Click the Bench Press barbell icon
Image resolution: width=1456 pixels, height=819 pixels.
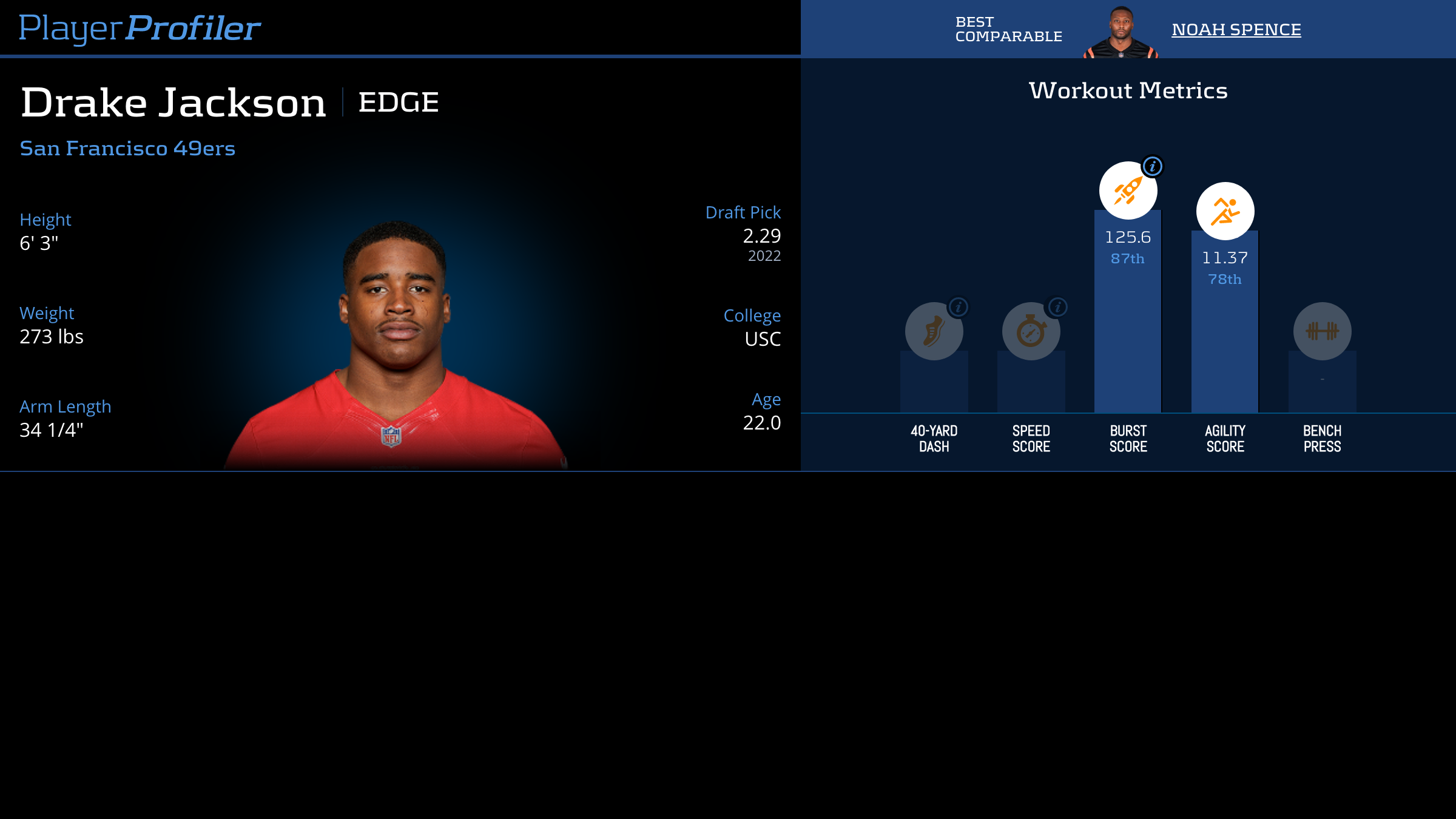(x=1322, y=331)
